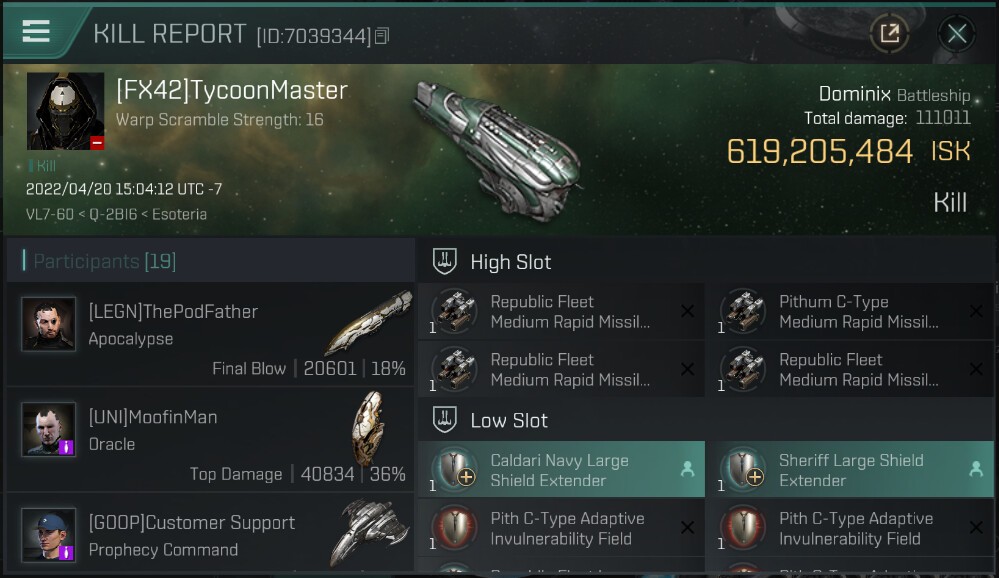
Task: Select the Sheriff Large Shield Extender
Action: (850, 470)
